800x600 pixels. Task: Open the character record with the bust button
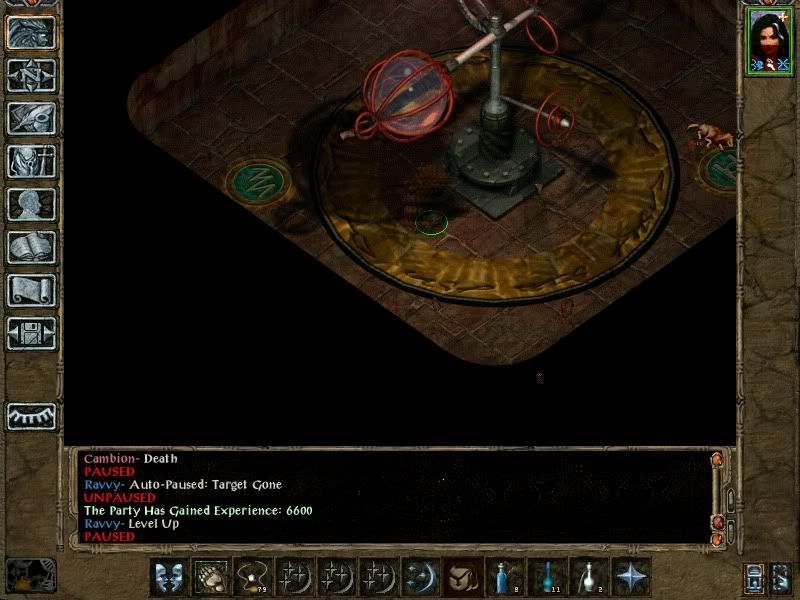tap(31, 203)
